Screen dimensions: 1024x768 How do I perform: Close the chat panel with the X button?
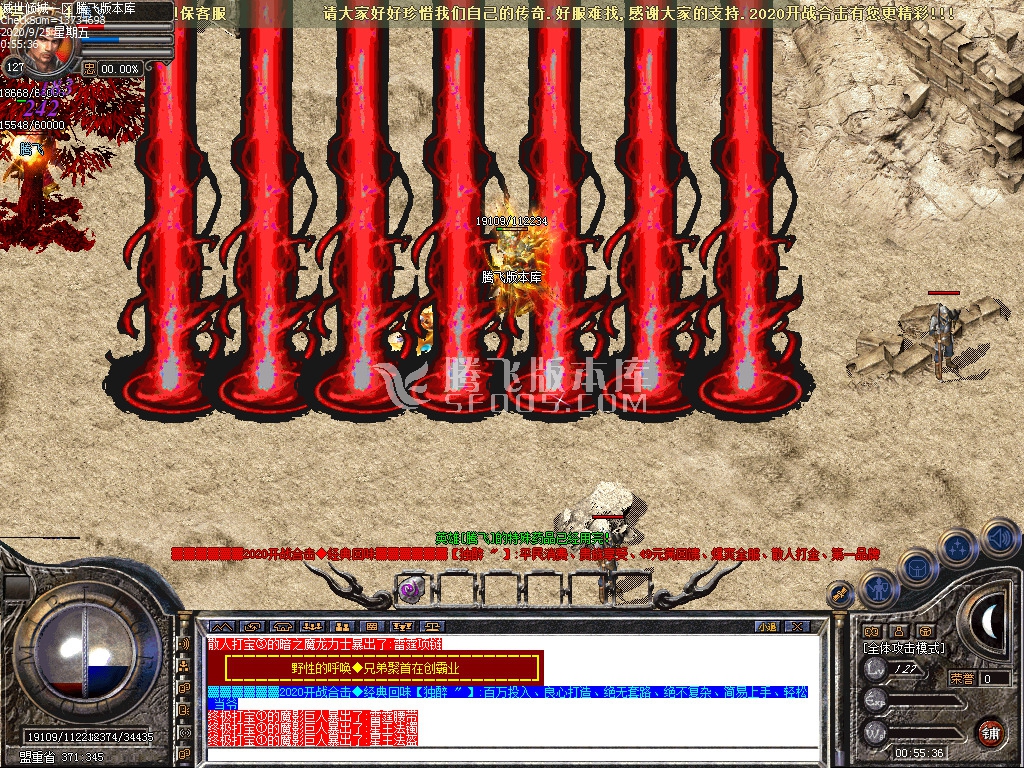[797, 627]
